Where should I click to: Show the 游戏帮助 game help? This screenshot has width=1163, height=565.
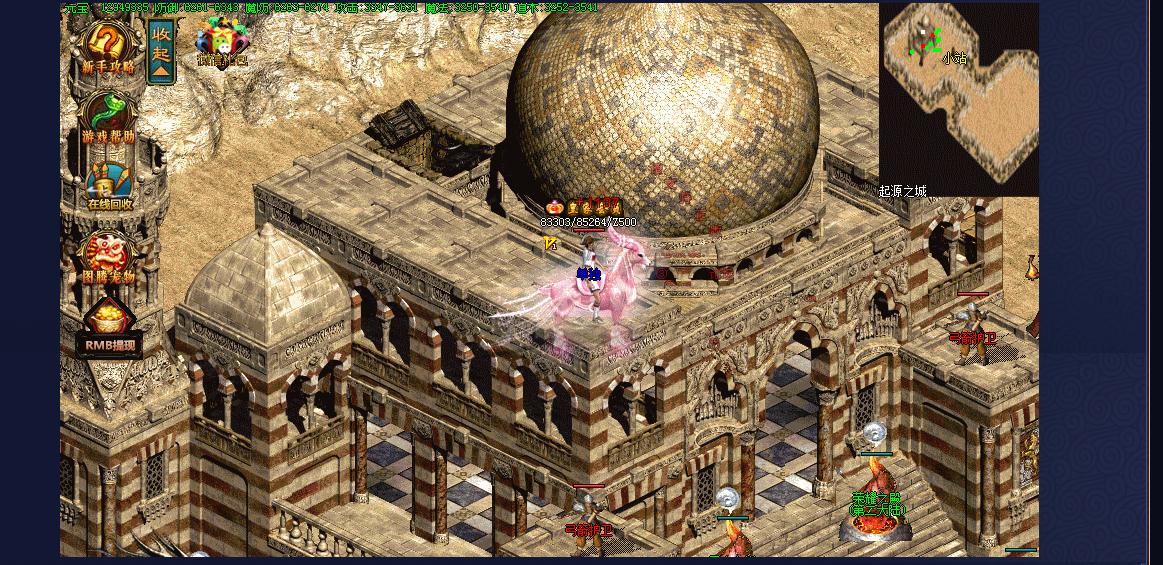(x=107, y=118)
